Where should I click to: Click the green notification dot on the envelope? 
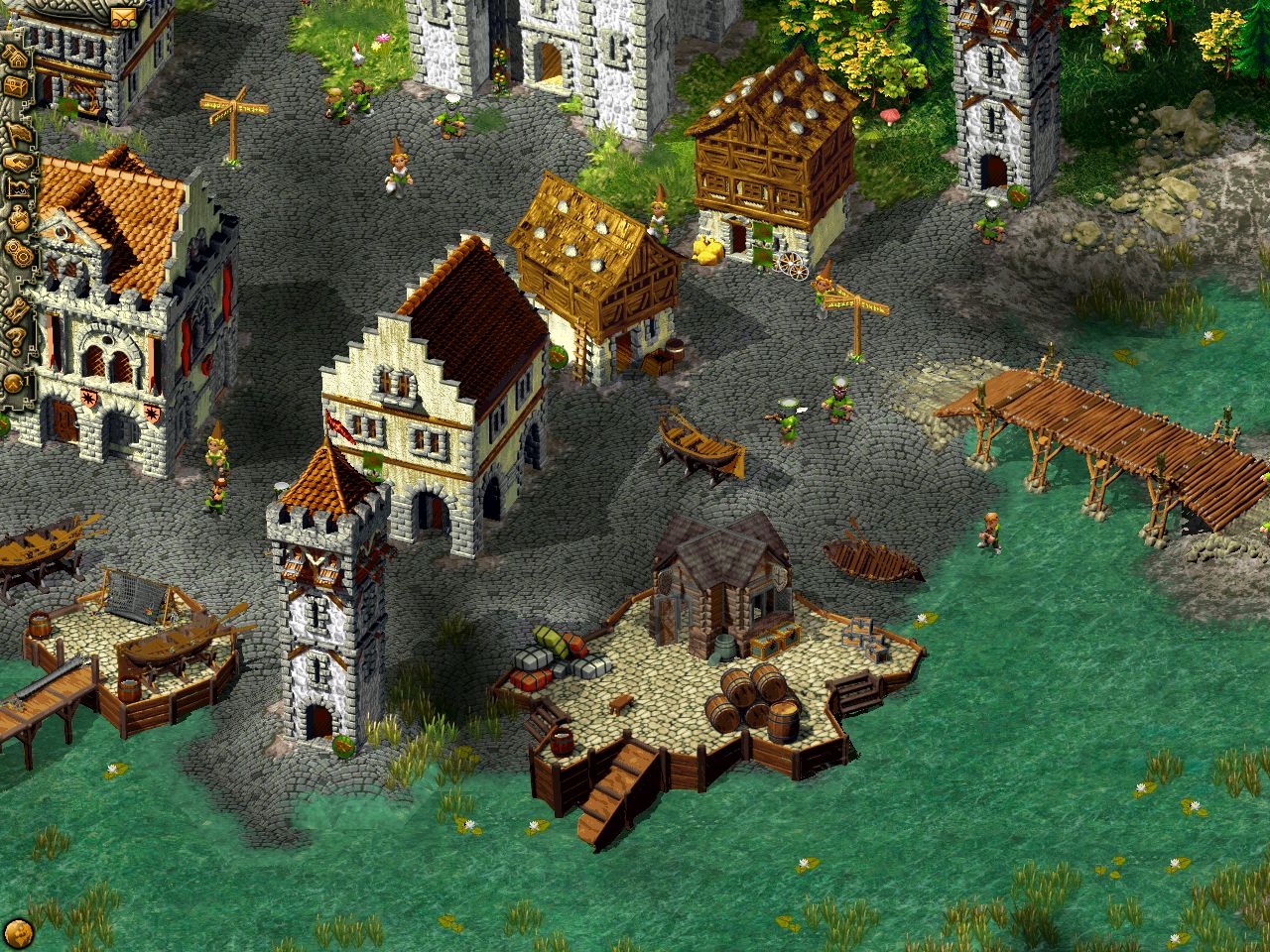tap(133, 24)
